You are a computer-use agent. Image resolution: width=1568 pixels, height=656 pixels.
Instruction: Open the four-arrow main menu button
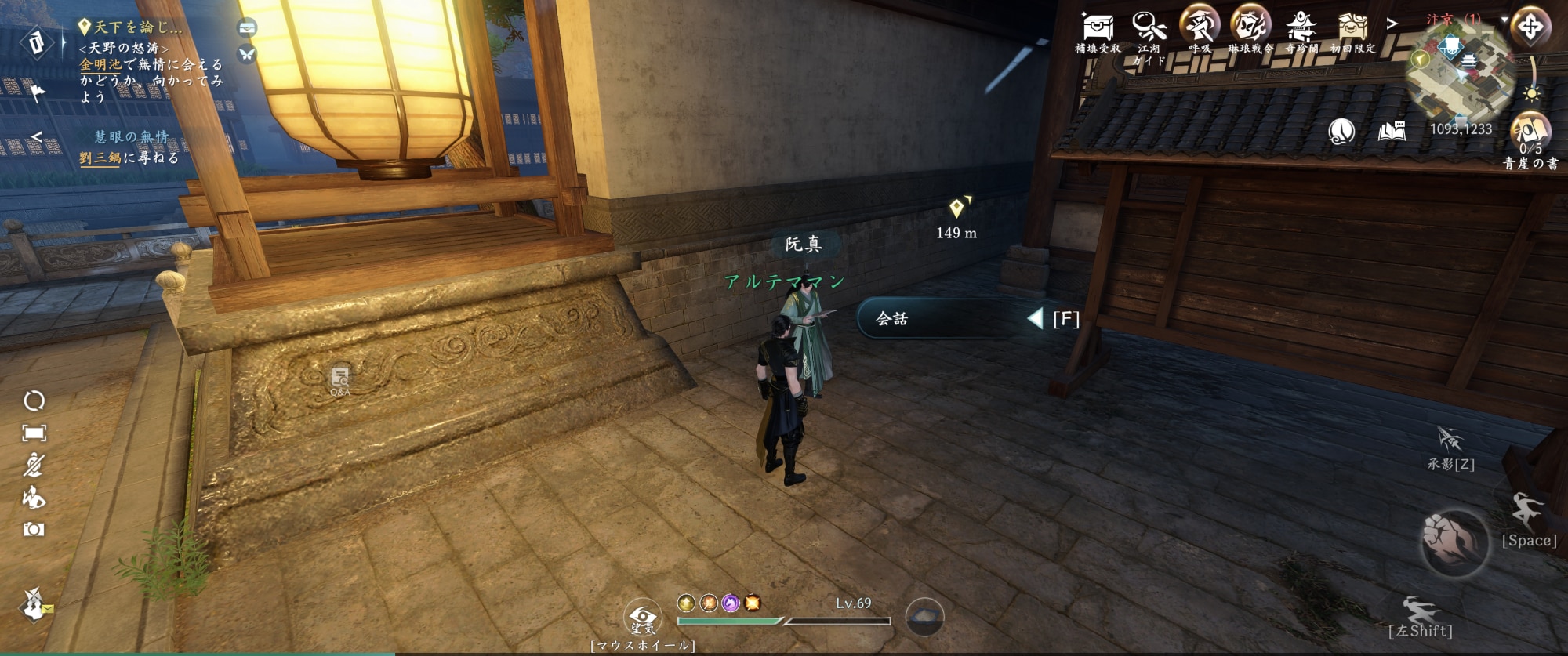coord(1530,27)
